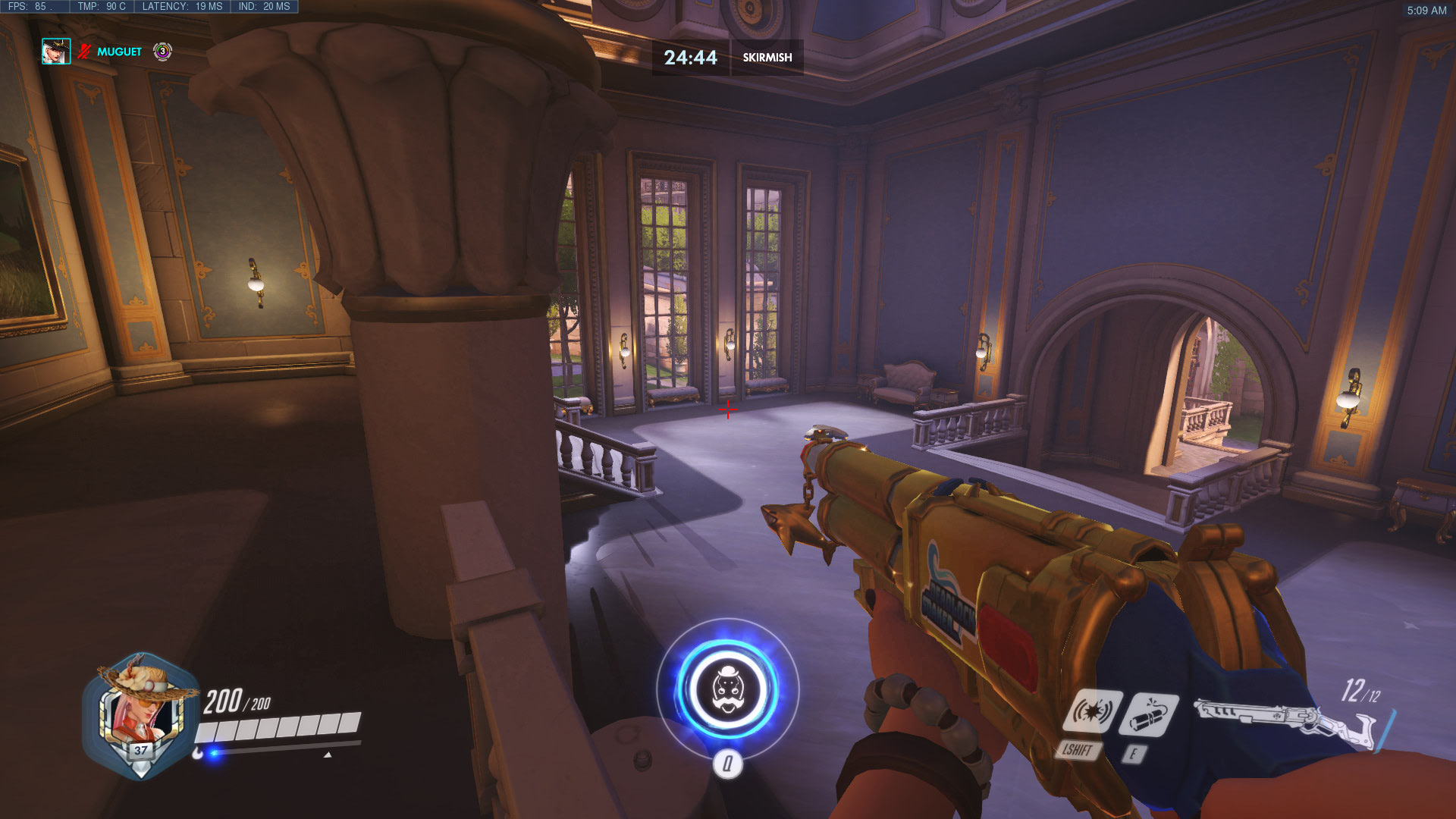This screenshot has height=819, width=1456.
Task: Select the Coach Gun ability icon (LSHIFT)
Action: [x=1094, y=711]
